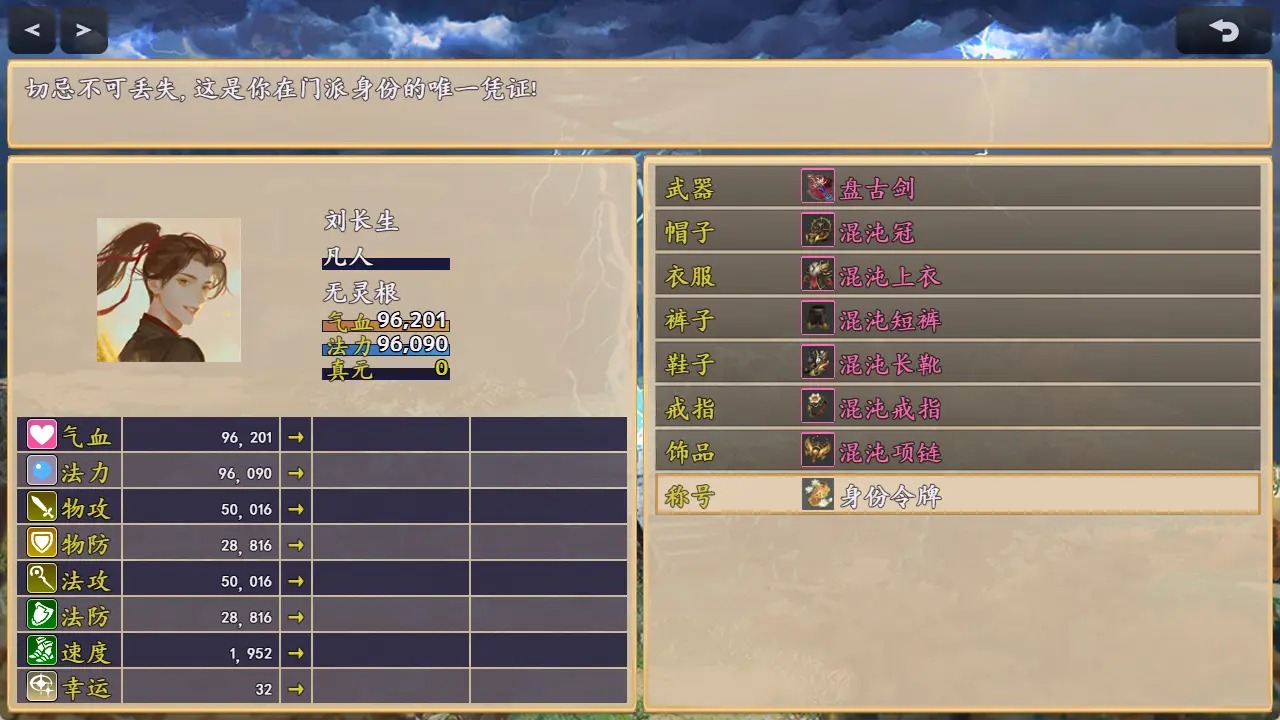Select the 混沌长靴 boots icon

click(x=818, y=363)
